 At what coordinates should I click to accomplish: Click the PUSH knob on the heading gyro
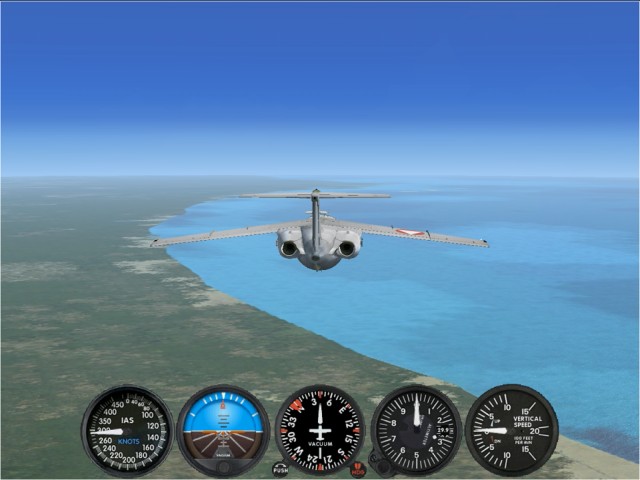coord(280,468)
